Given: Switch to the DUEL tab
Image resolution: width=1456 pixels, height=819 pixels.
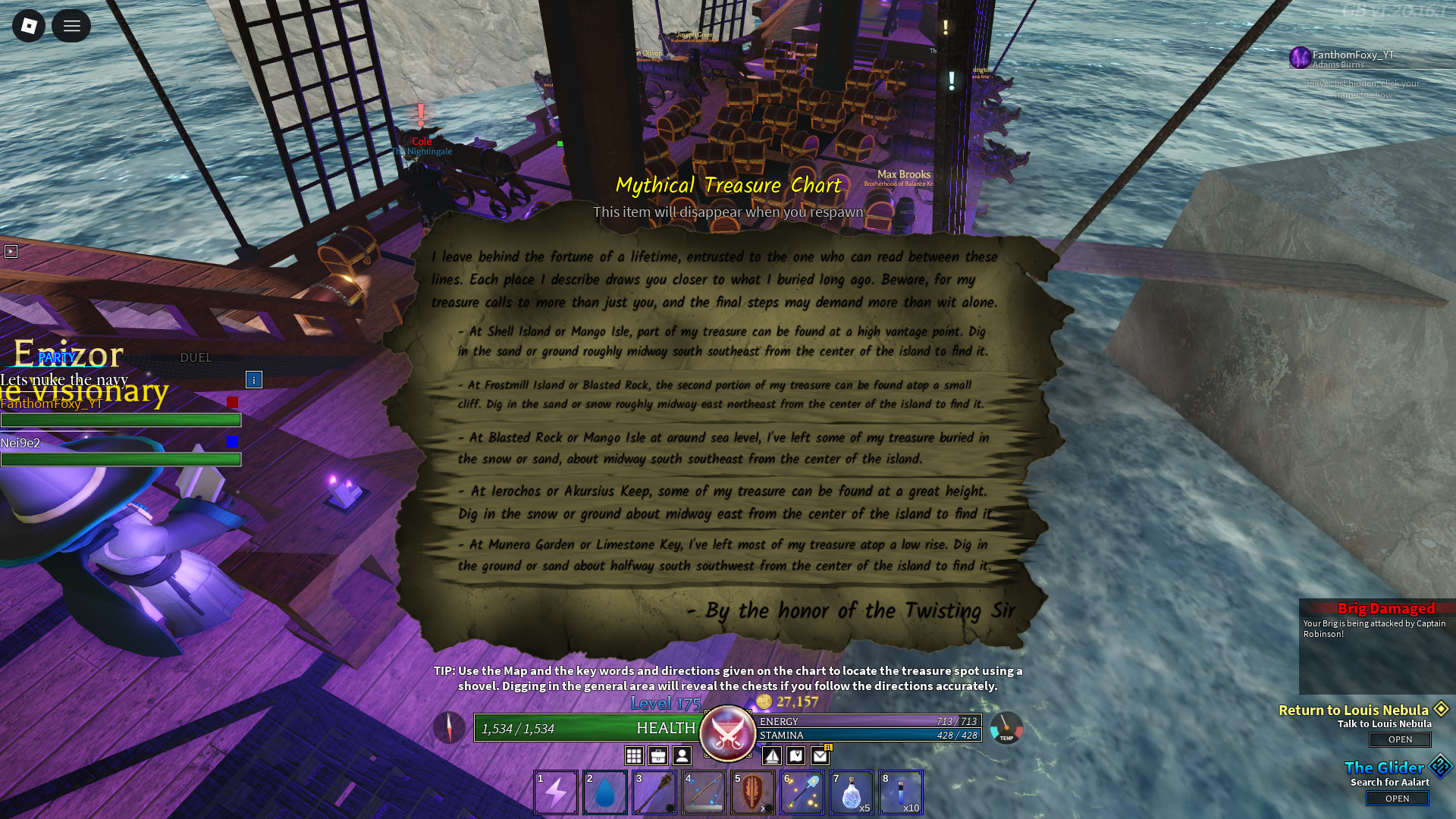Looking at the screenshot, I should (196, 357).
